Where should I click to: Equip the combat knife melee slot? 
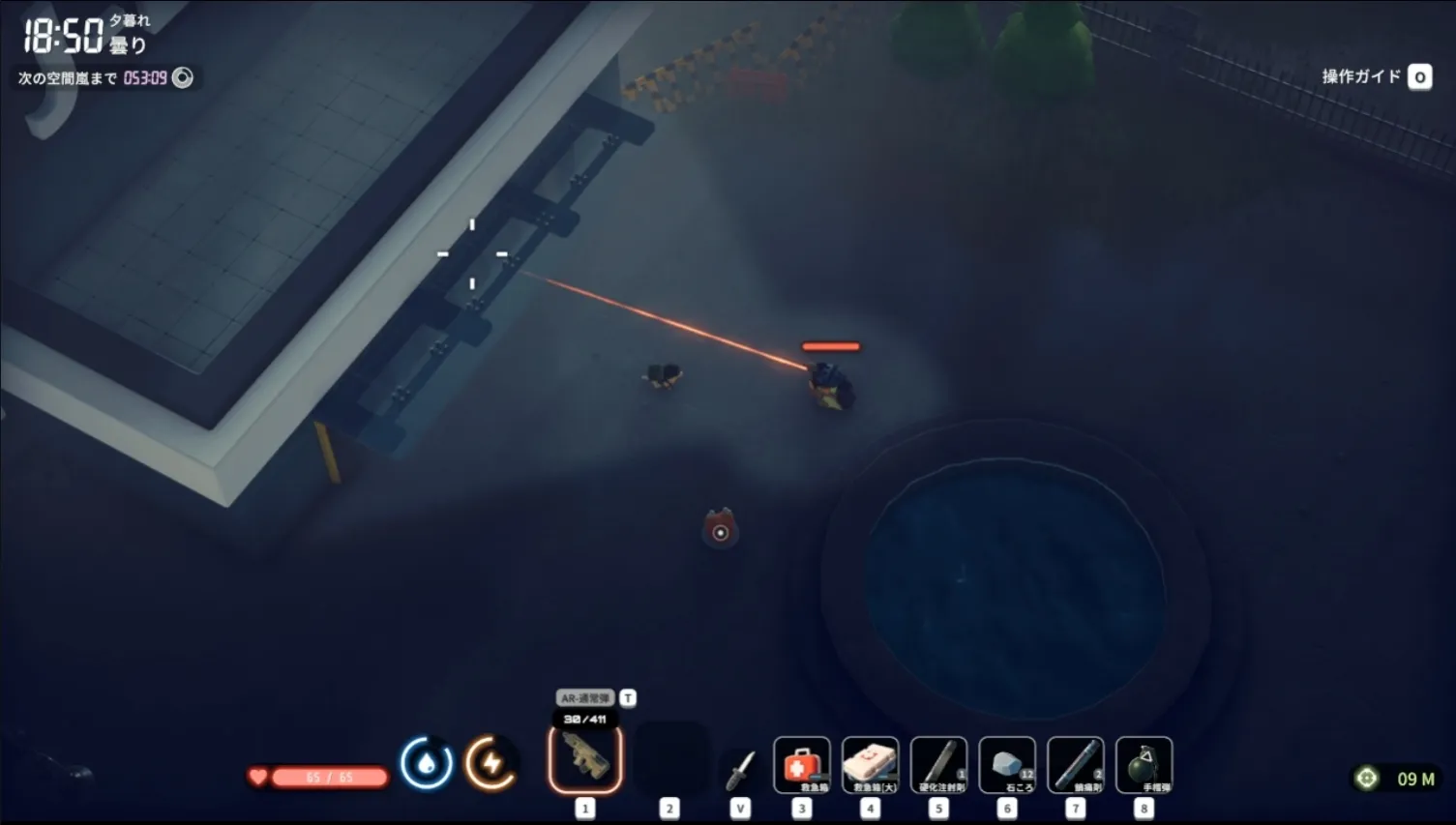[x=740, y=770]
